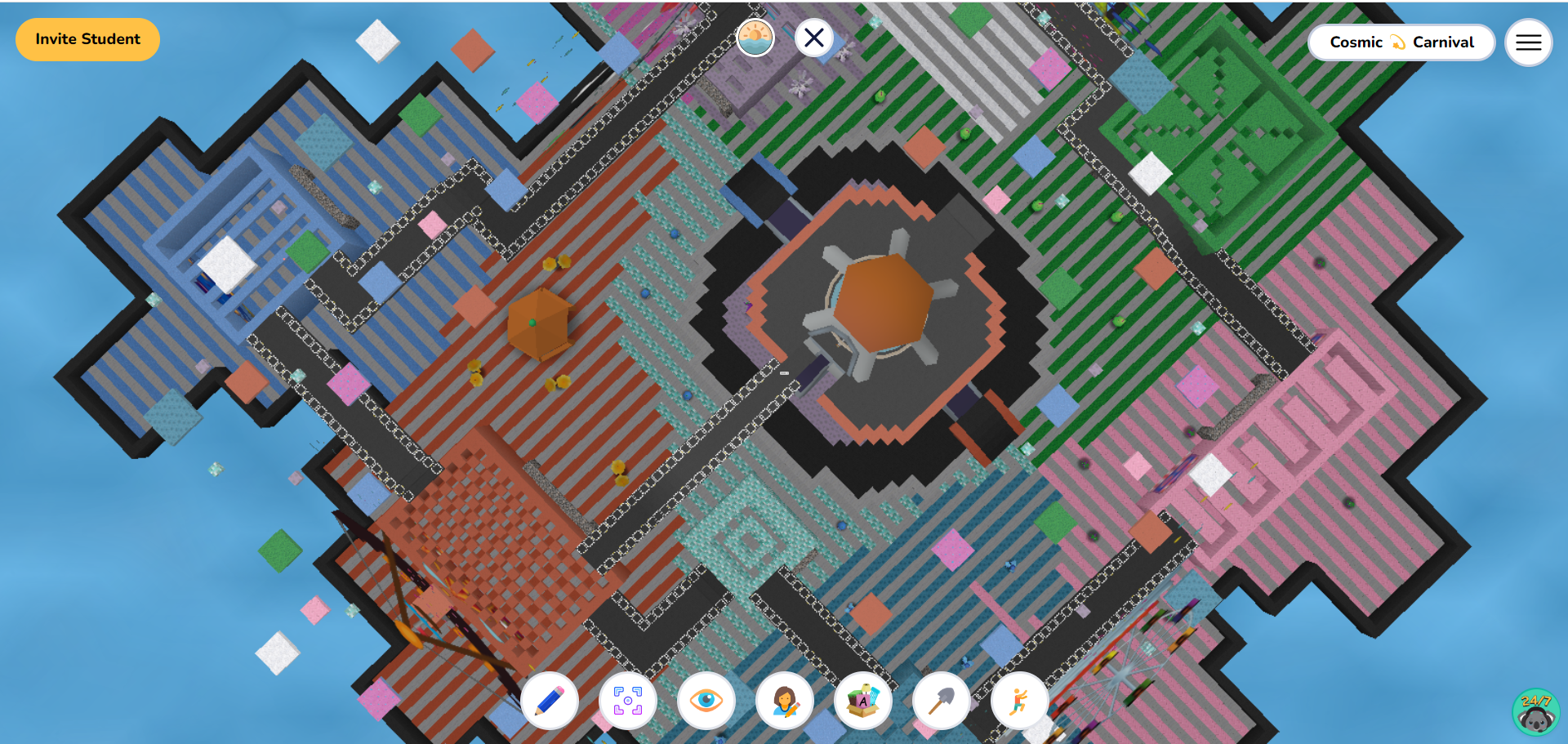
Task: Open the props and assets box tool
Action: [862, 701]
